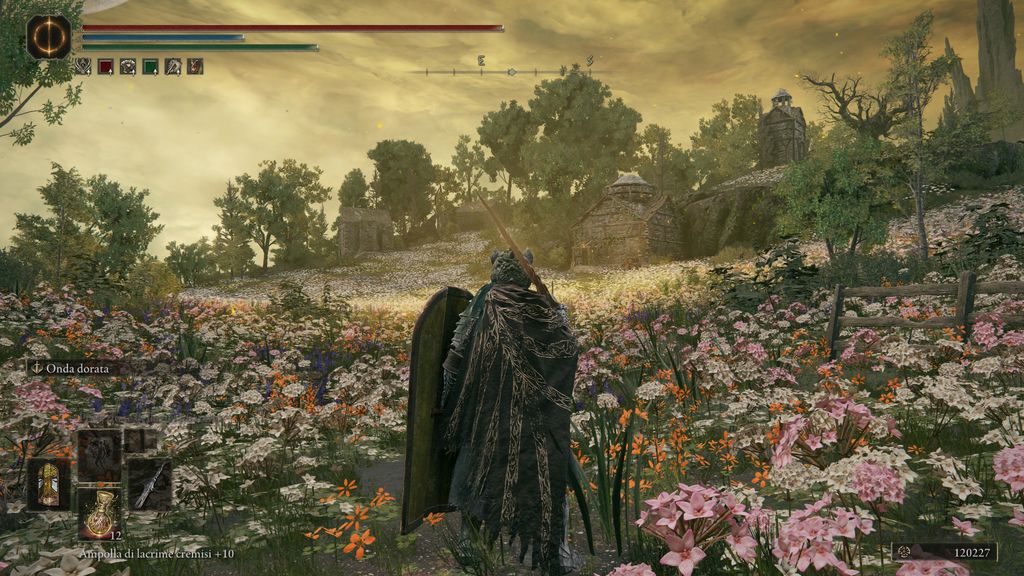Select the red square buff icon
The width and height of the screenshot is (1024, 576).
click(x=105, y=67)
